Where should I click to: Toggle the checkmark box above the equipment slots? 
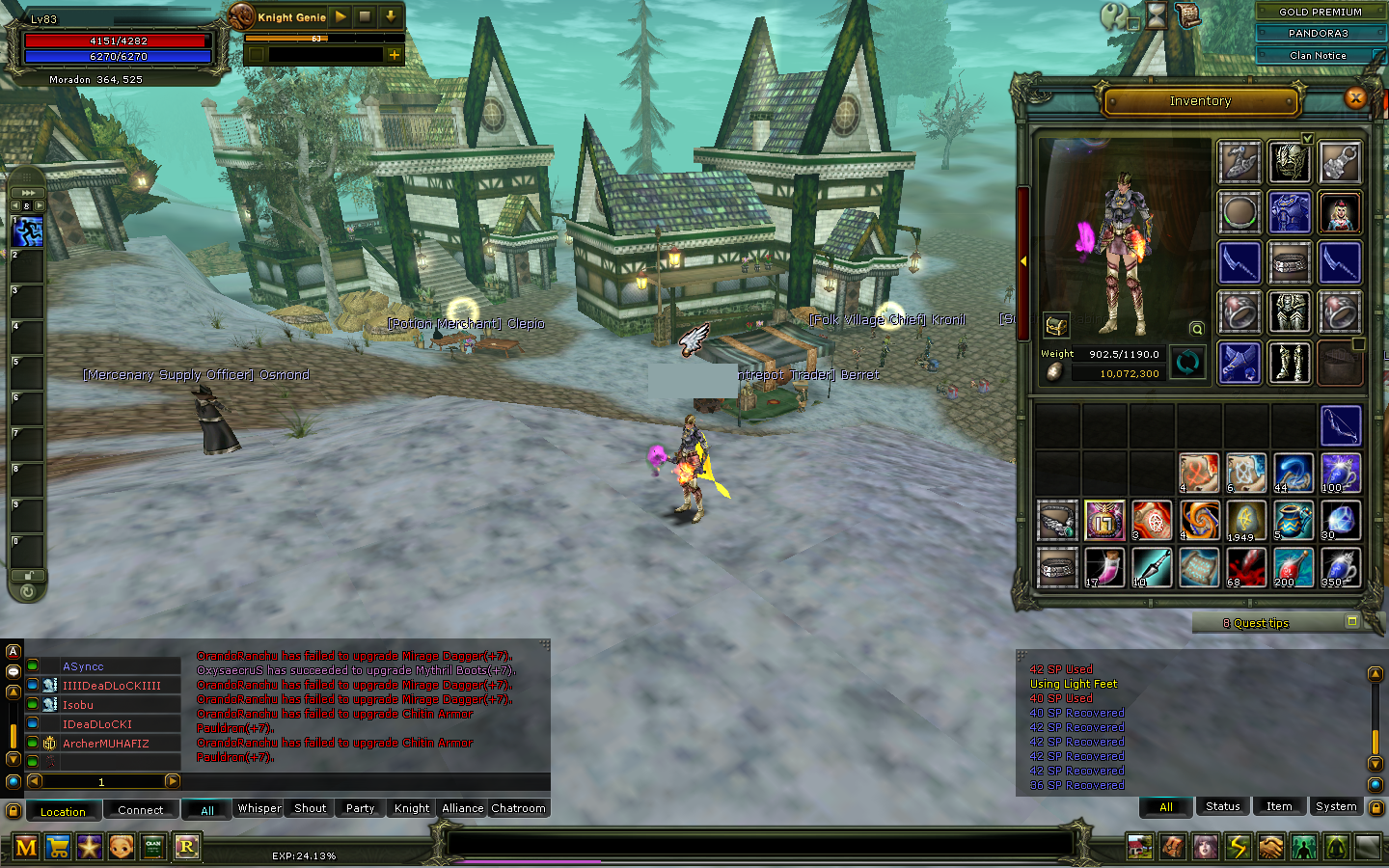pyautogui.click(x=1308, y=138)
